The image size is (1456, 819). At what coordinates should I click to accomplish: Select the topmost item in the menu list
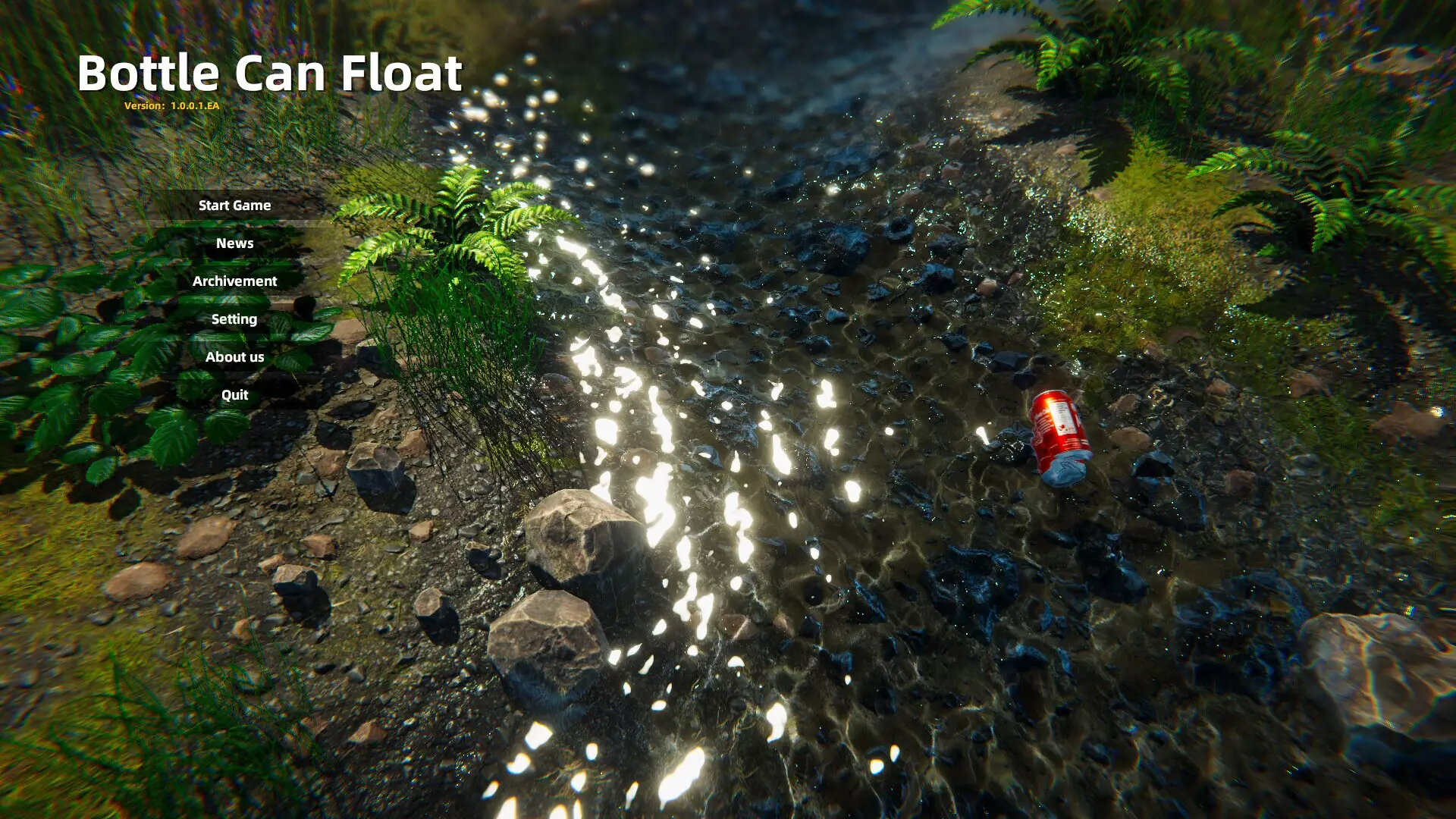[234, 205]
